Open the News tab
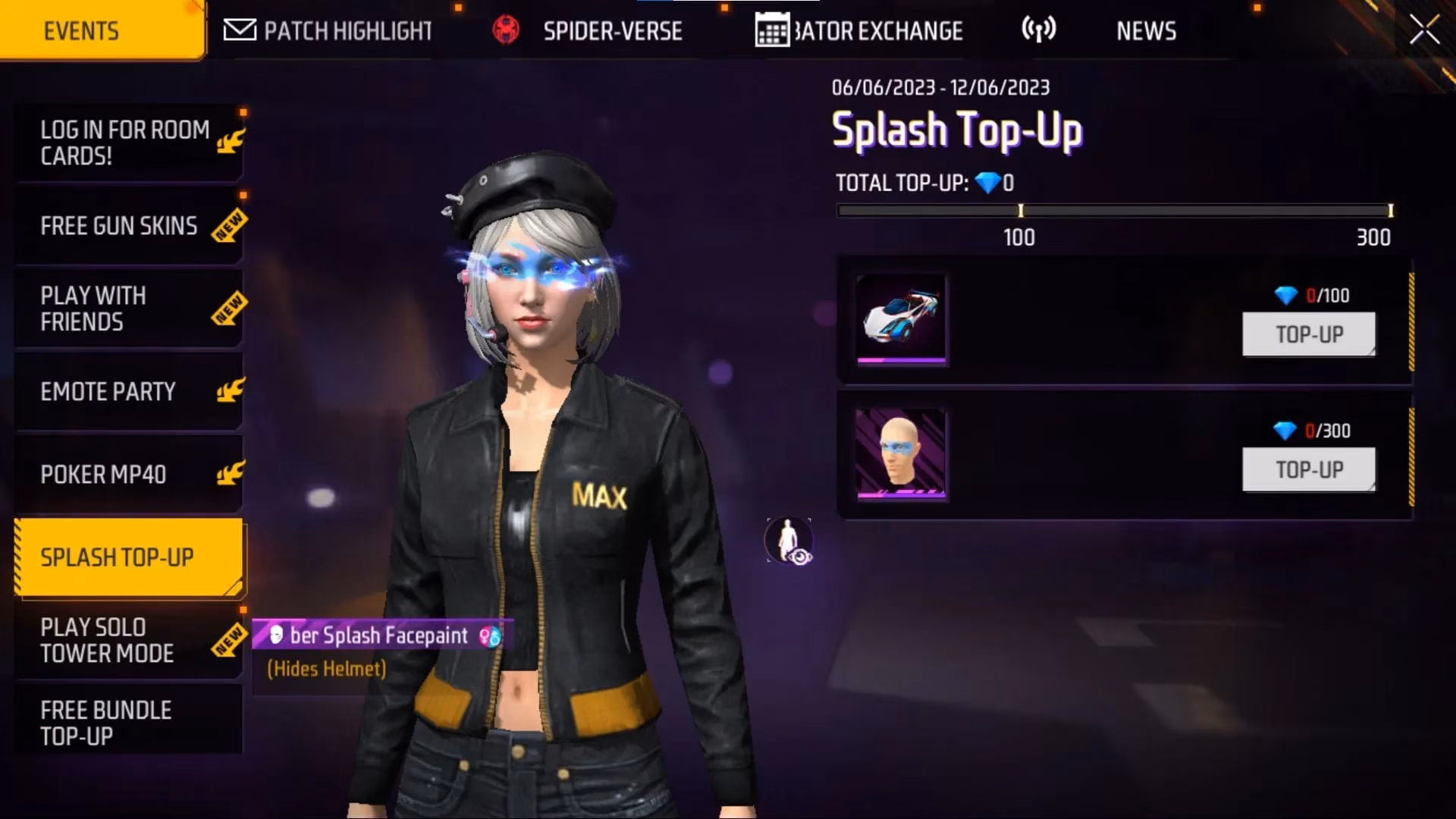Image resolution: width=1456 pixels, height=819 pixels. (1146, 30)
